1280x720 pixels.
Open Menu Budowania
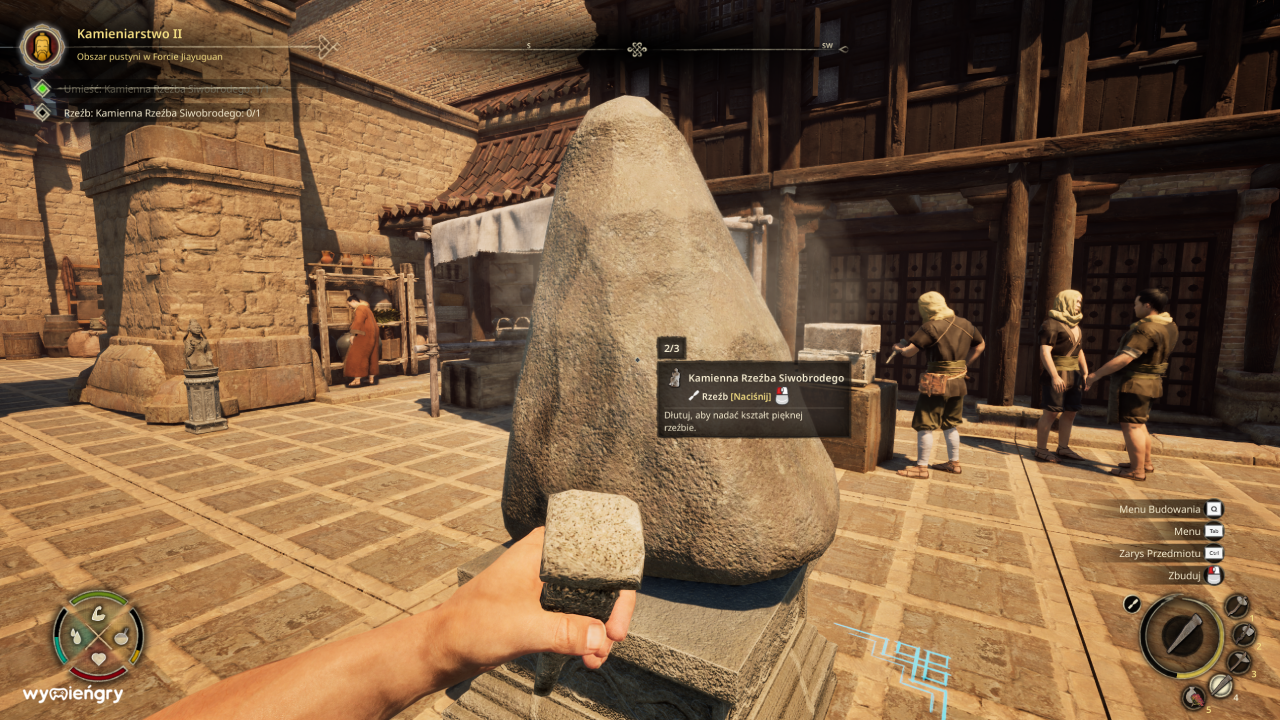pyautogui.click(x=1212, y=509)
